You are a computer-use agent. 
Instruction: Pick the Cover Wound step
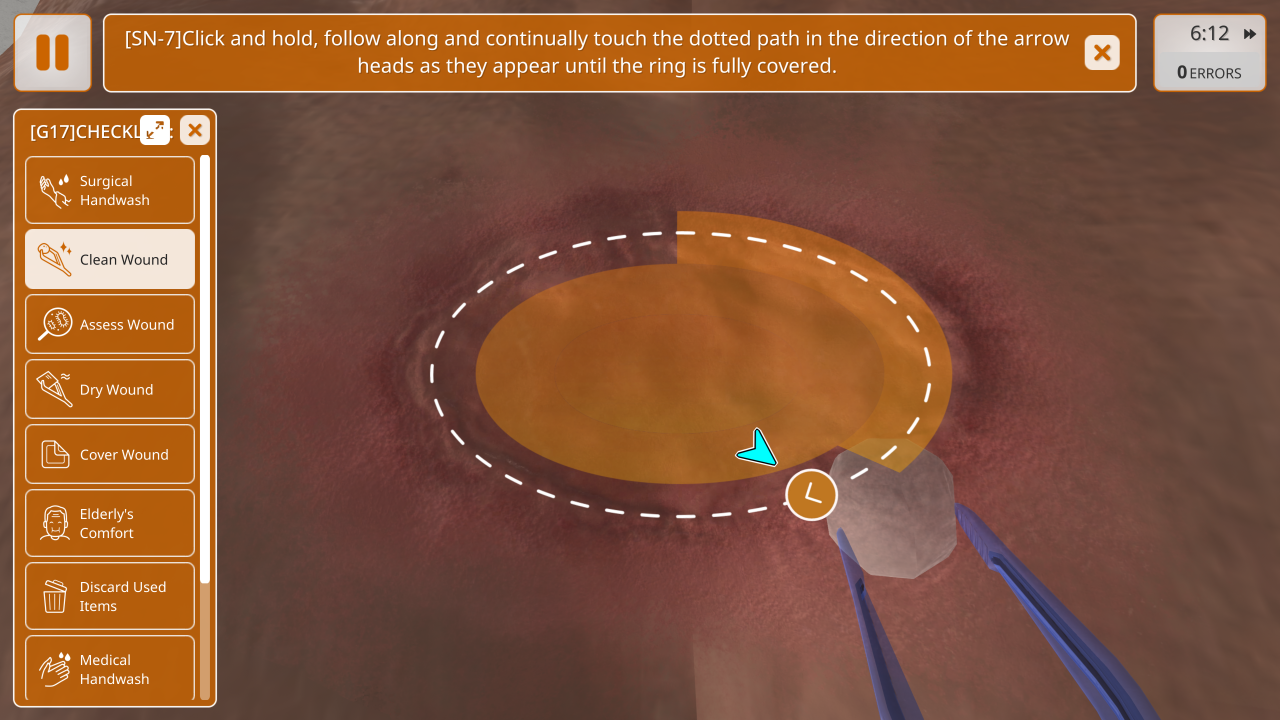pos(110,454)
